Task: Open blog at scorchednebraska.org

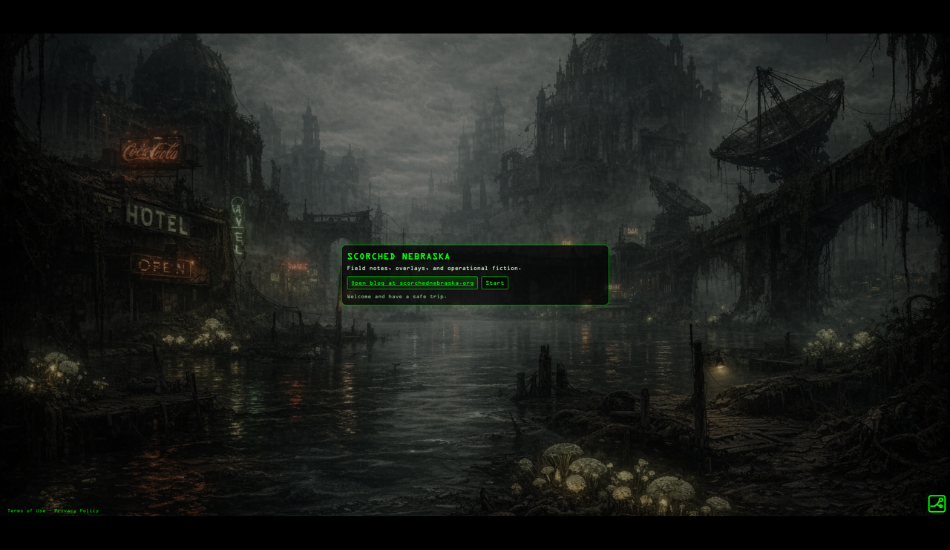Action: [412, 283]
